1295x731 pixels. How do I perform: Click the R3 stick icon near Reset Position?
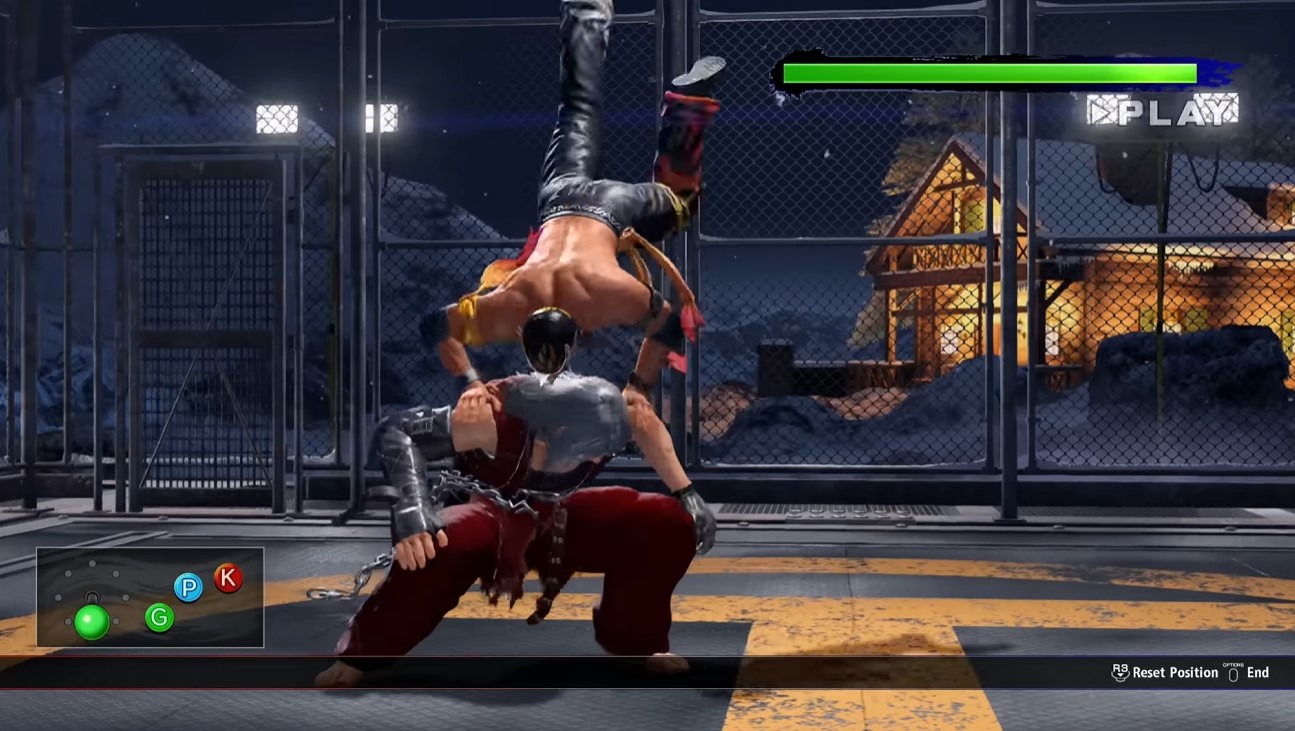(x=1121, y=672)
